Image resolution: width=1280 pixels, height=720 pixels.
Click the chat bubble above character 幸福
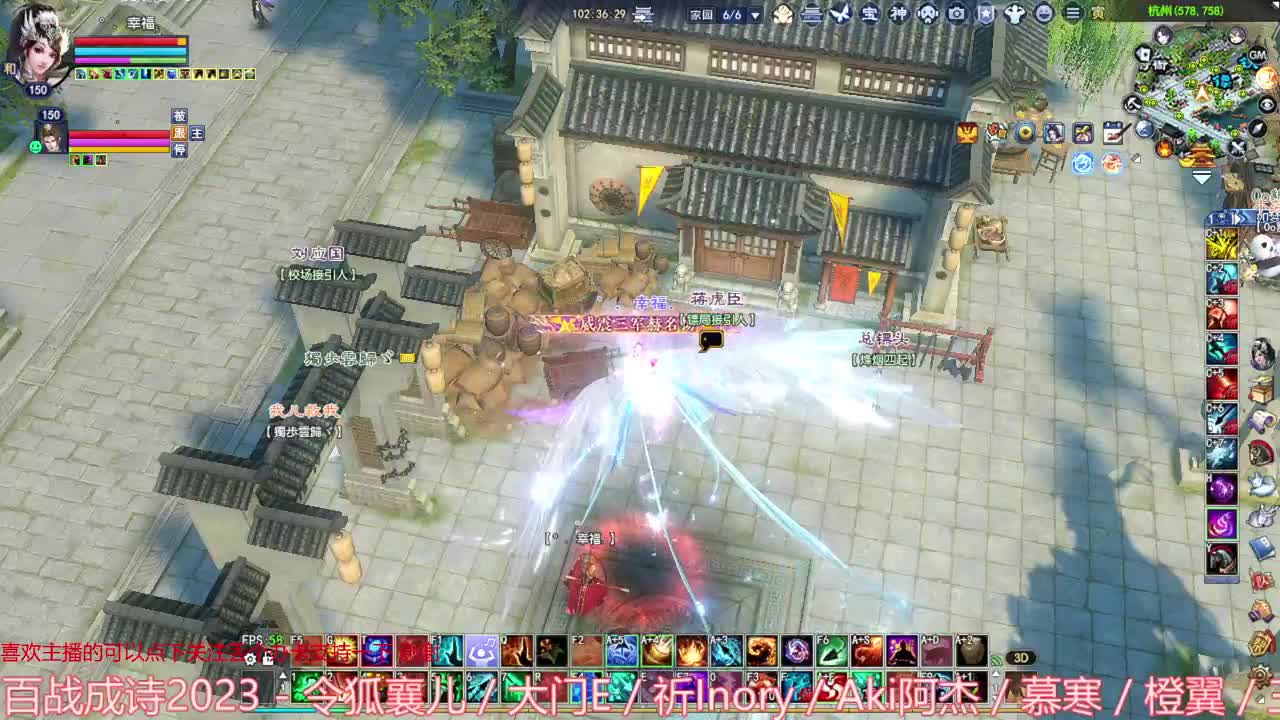(710, 341)
